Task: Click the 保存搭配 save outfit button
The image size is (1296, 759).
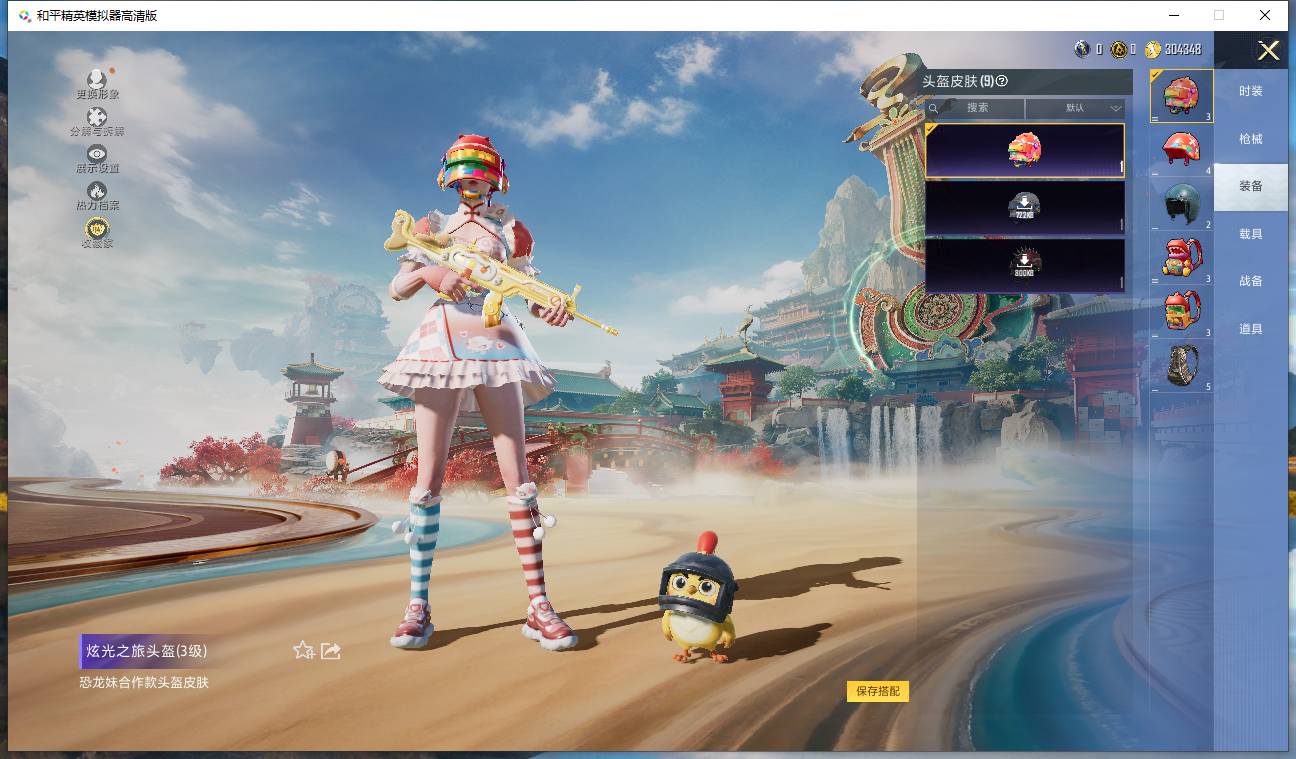Action: [x=878, y=691]
